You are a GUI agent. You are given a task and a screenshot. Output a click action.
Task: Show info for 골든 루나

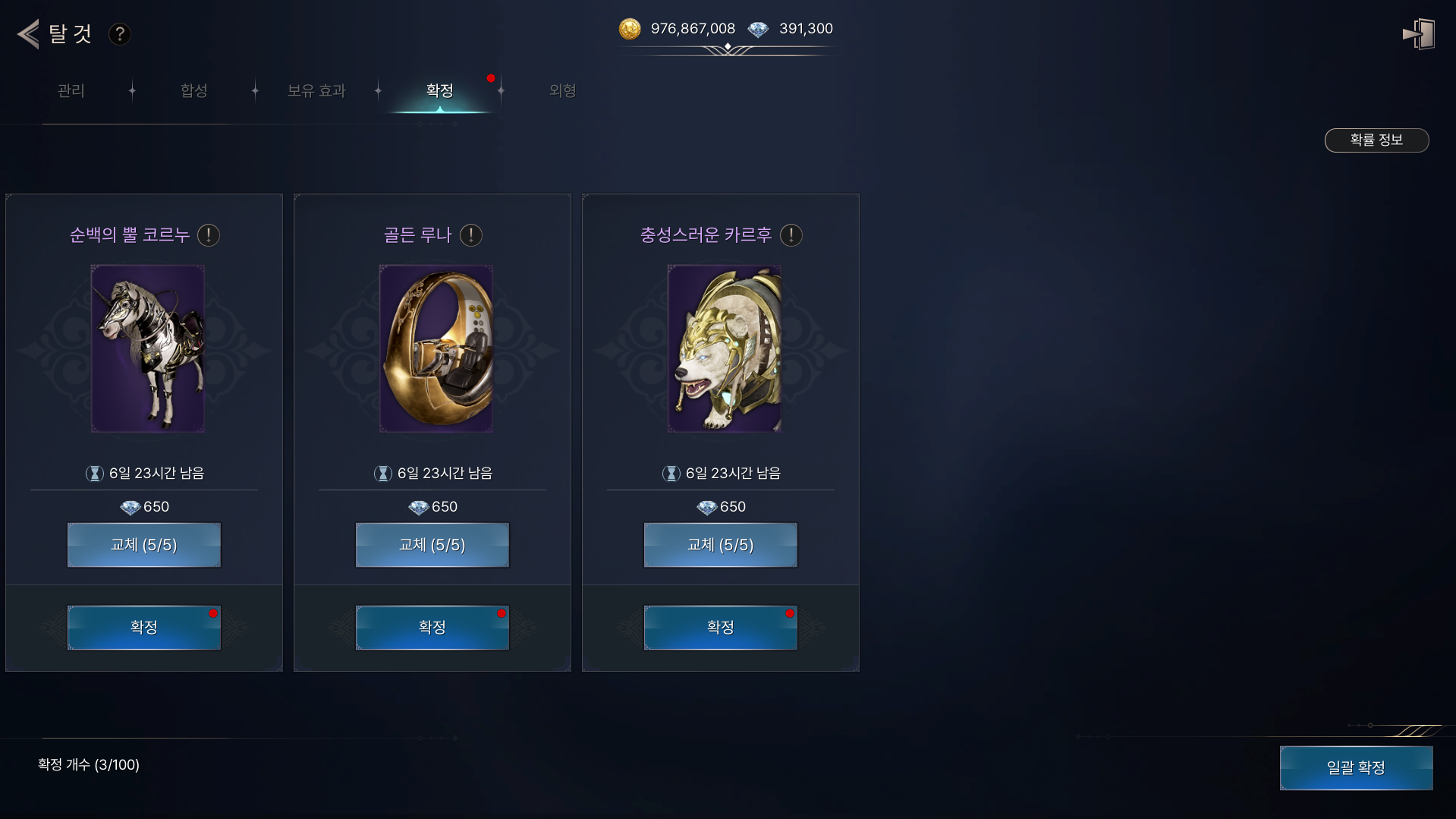tap(471, 235)
